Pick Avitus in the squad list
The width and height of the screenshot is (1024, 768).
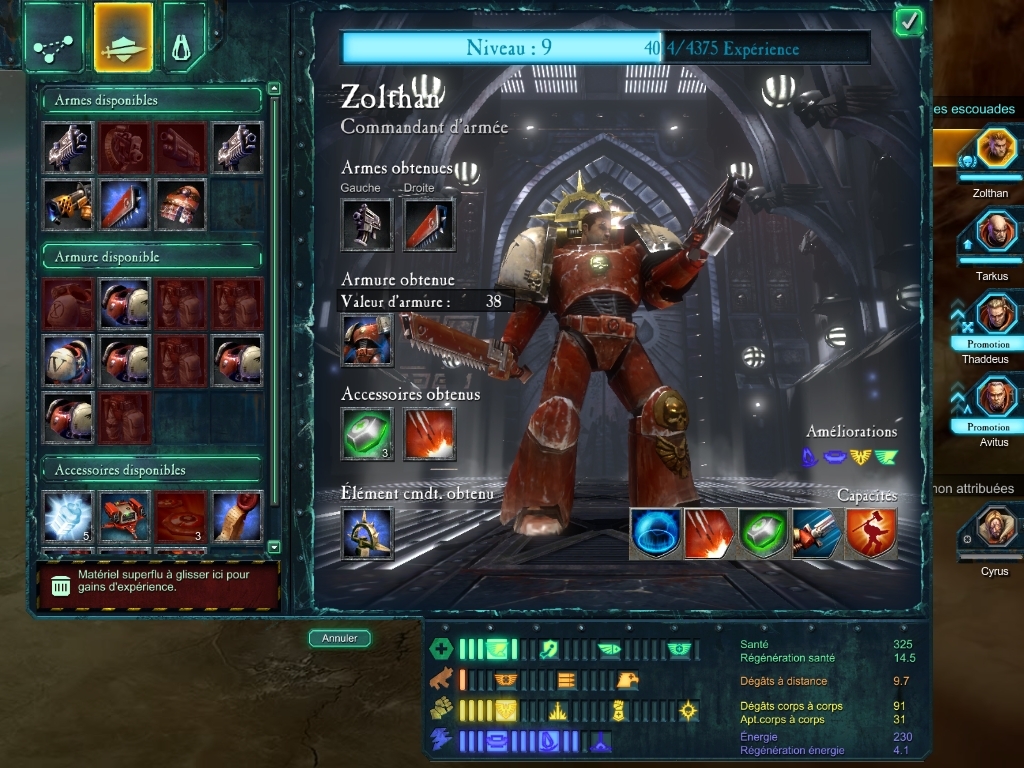tap(996, 398)
